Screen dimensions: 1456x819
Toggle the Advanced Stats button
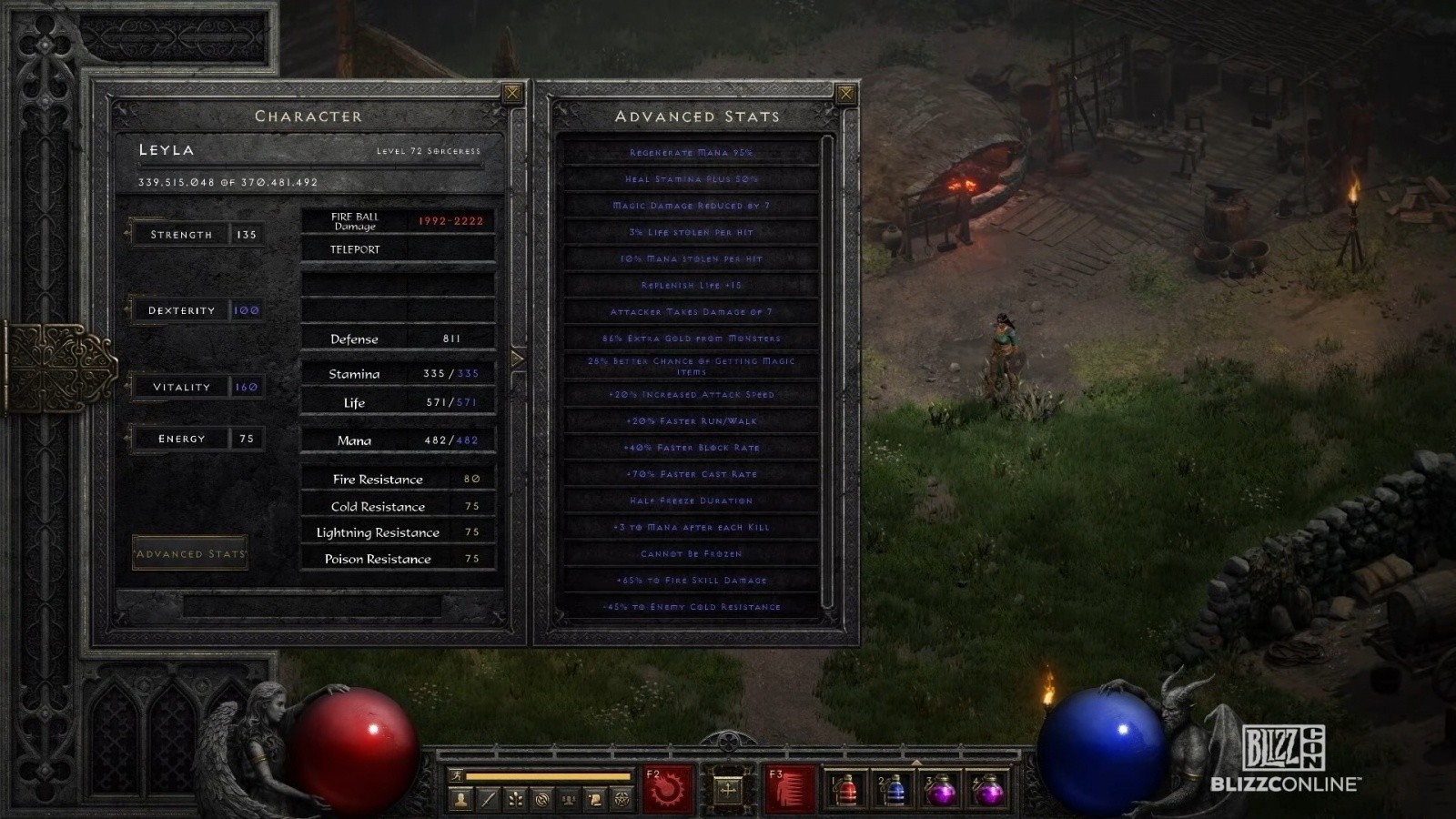pos(190,553)
